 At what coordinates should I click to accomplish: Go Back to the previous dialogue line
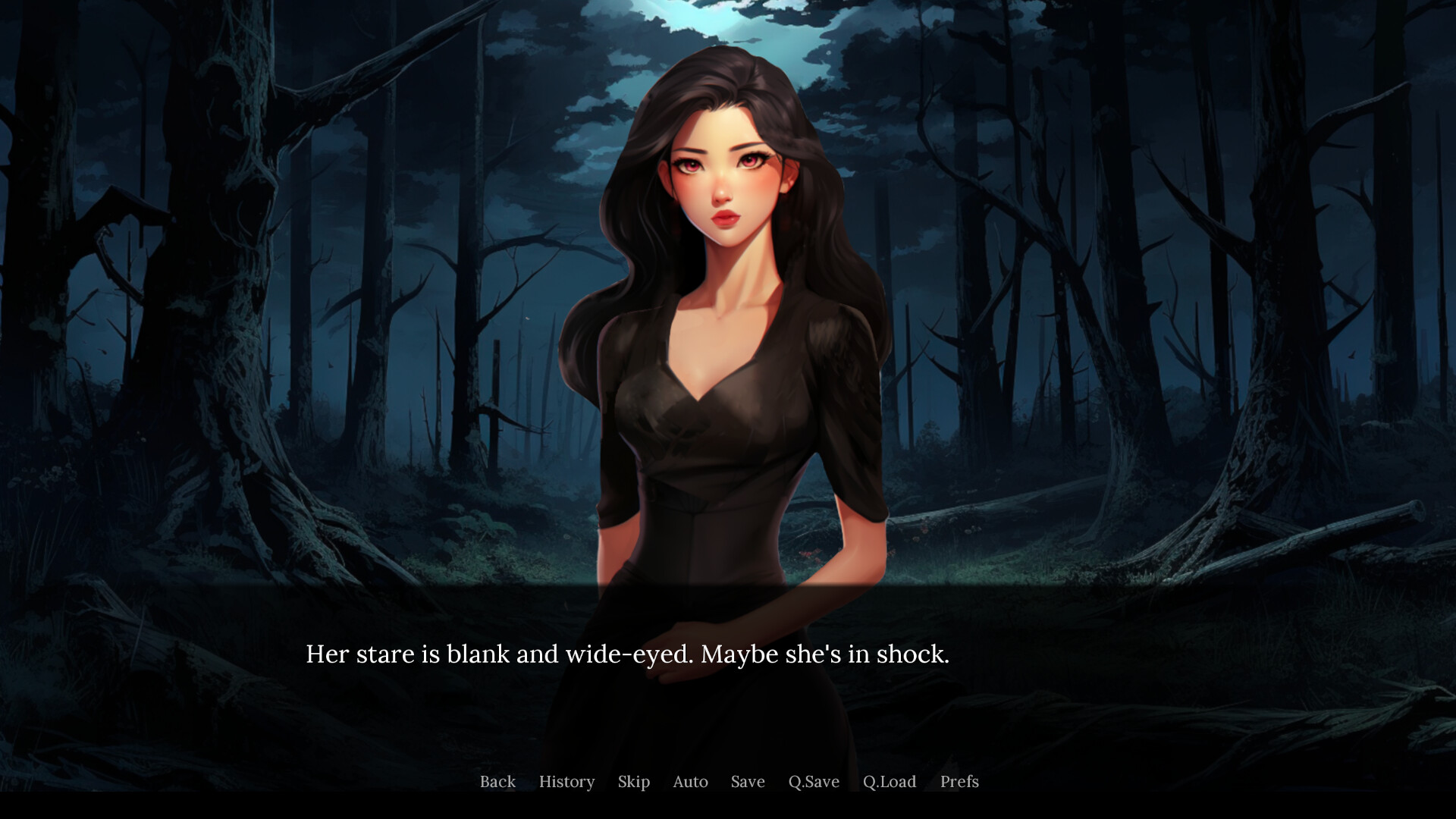pyautogui.click(x=497, y=782)
